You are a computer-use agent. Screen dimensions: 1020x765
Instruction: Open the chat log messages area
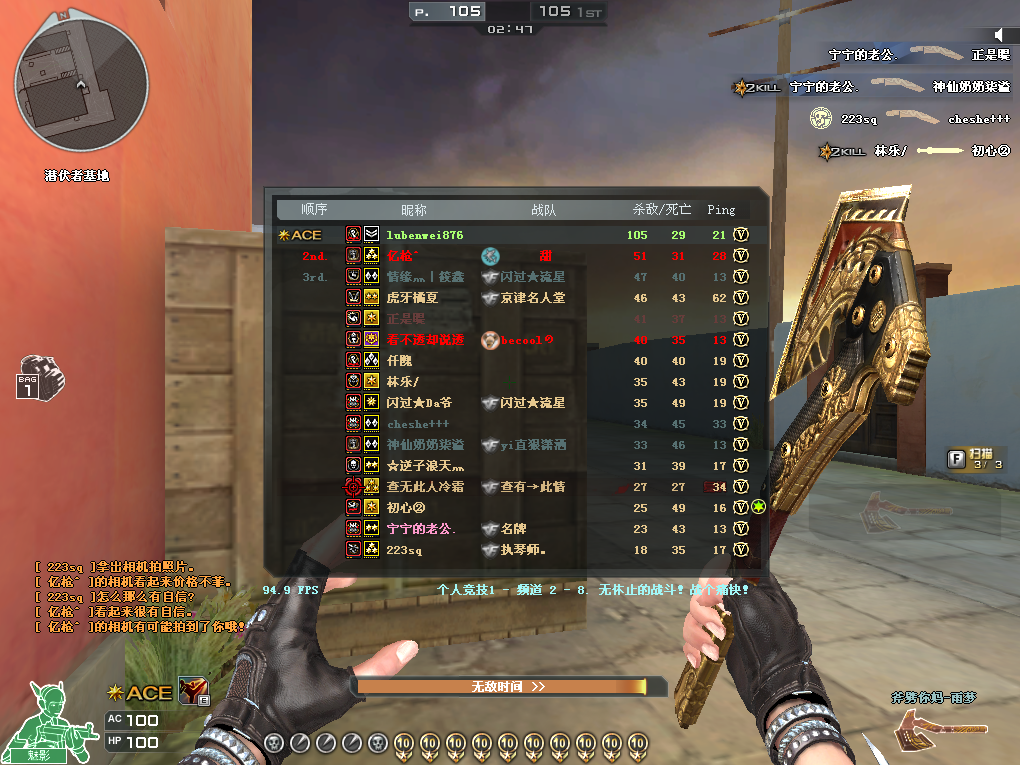click(140, 597)
